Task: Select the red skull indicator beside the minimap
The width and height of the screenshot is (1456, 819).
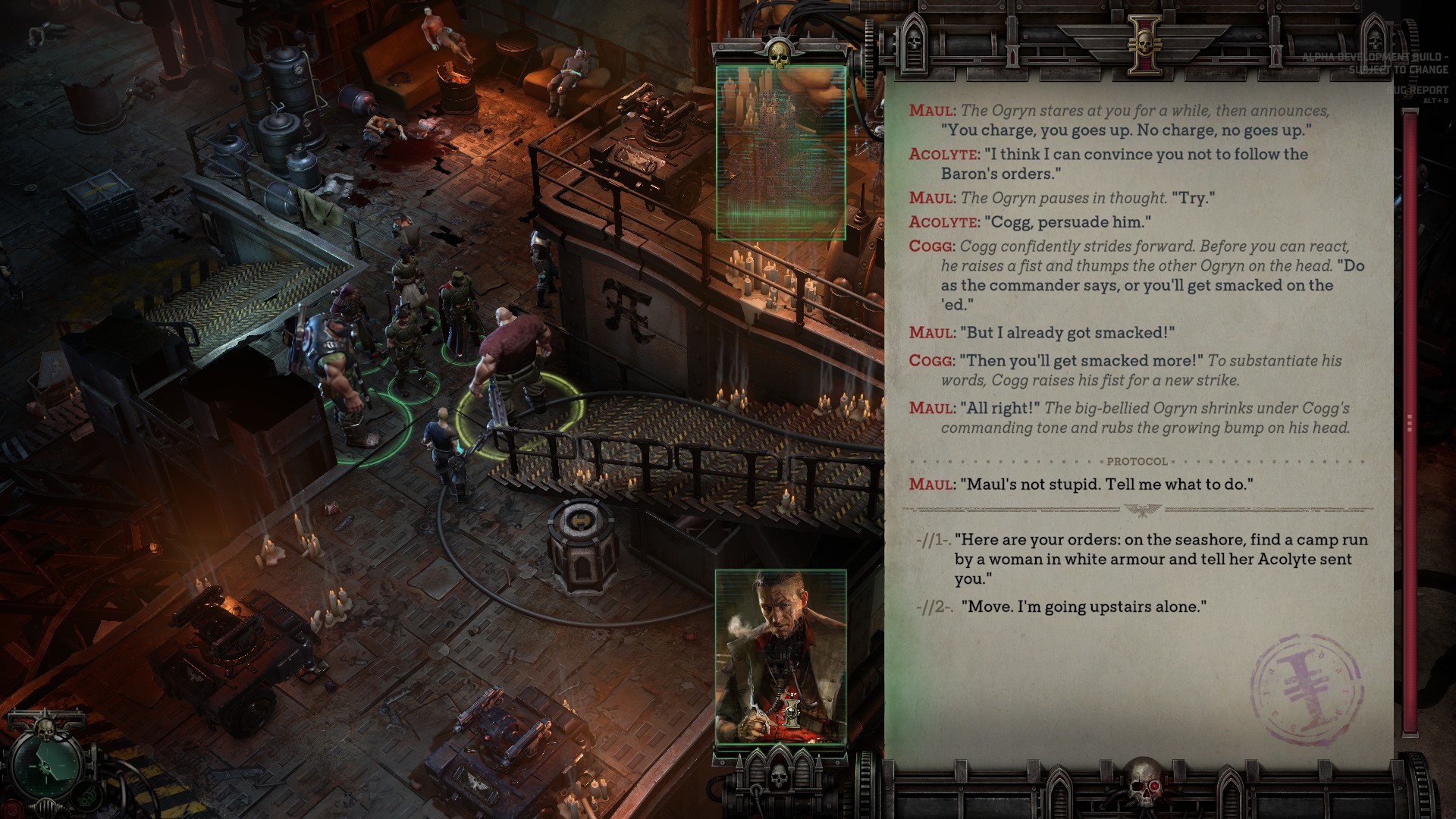Action: [11, 808]
